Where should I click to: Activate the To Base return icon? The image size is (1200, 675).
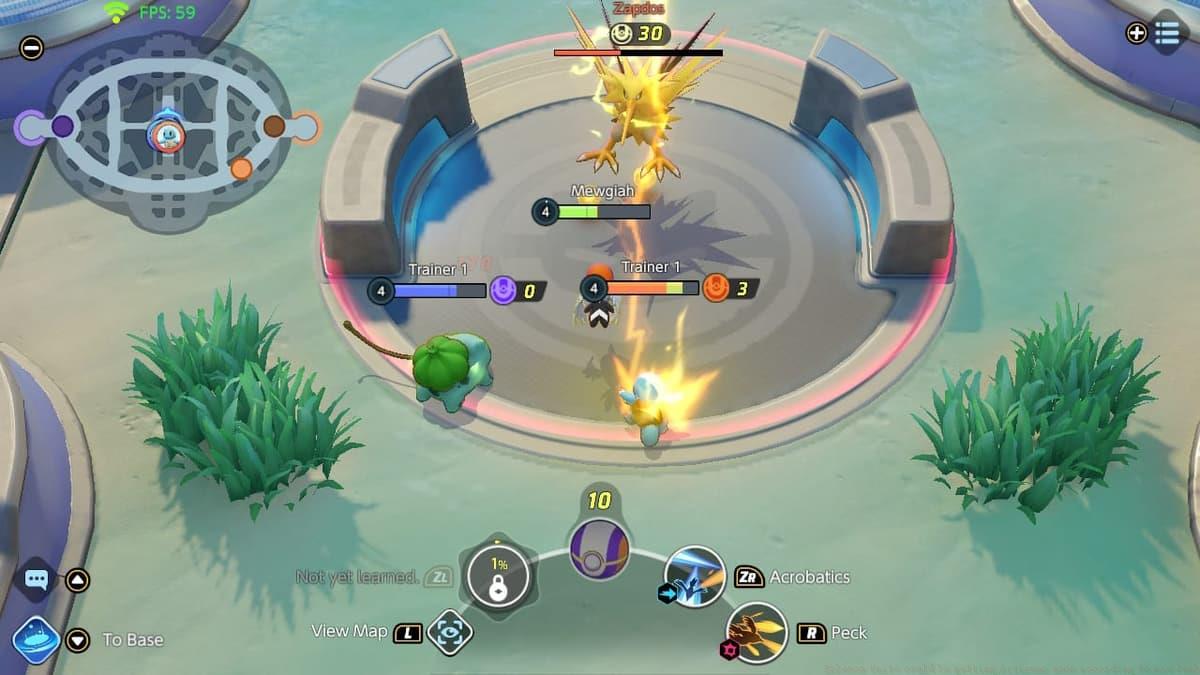coord(36,640)
